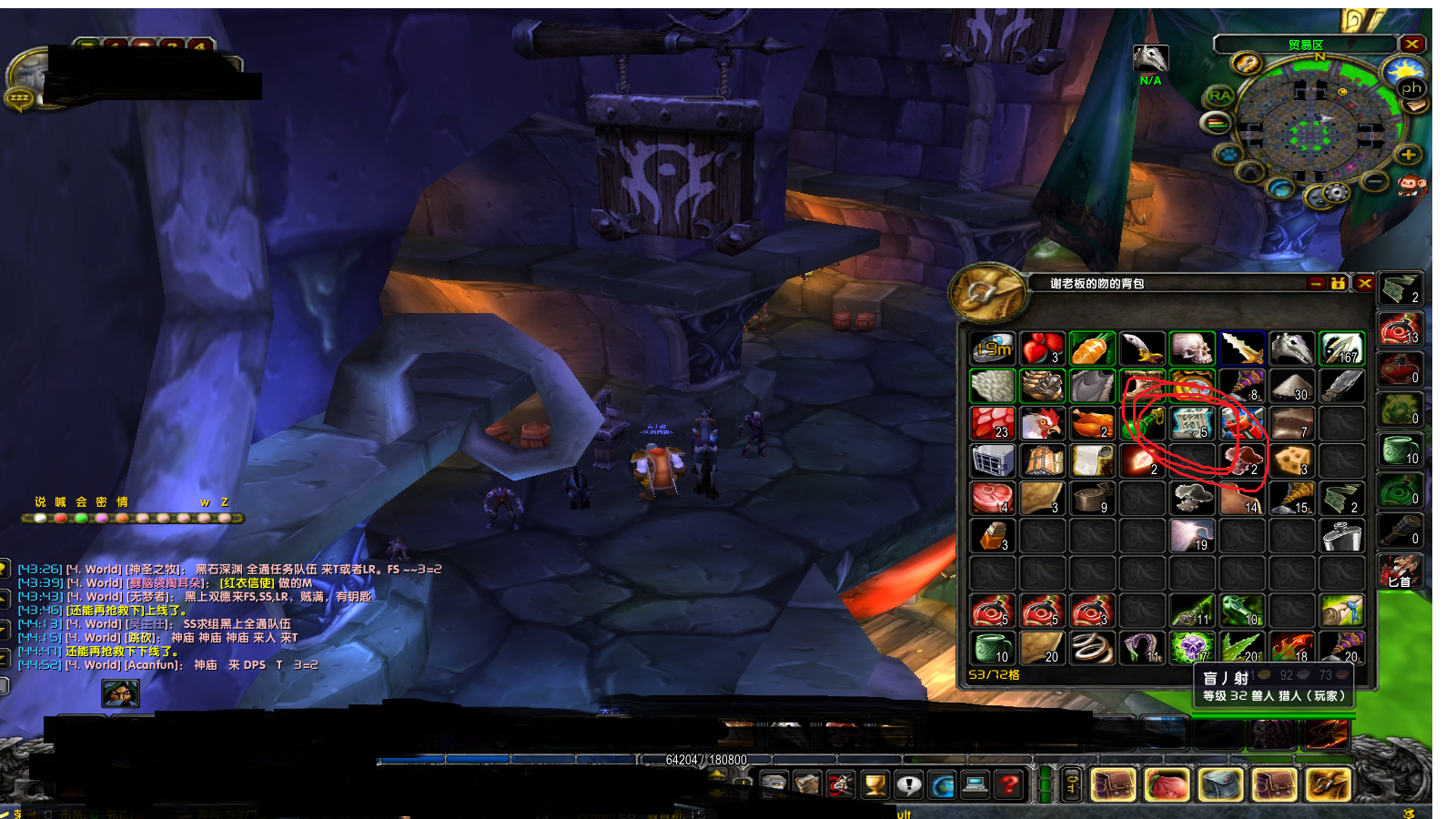1456x819 pixels.
Task: Select the red apples stack in the bag
Action: coord(1042,348)
